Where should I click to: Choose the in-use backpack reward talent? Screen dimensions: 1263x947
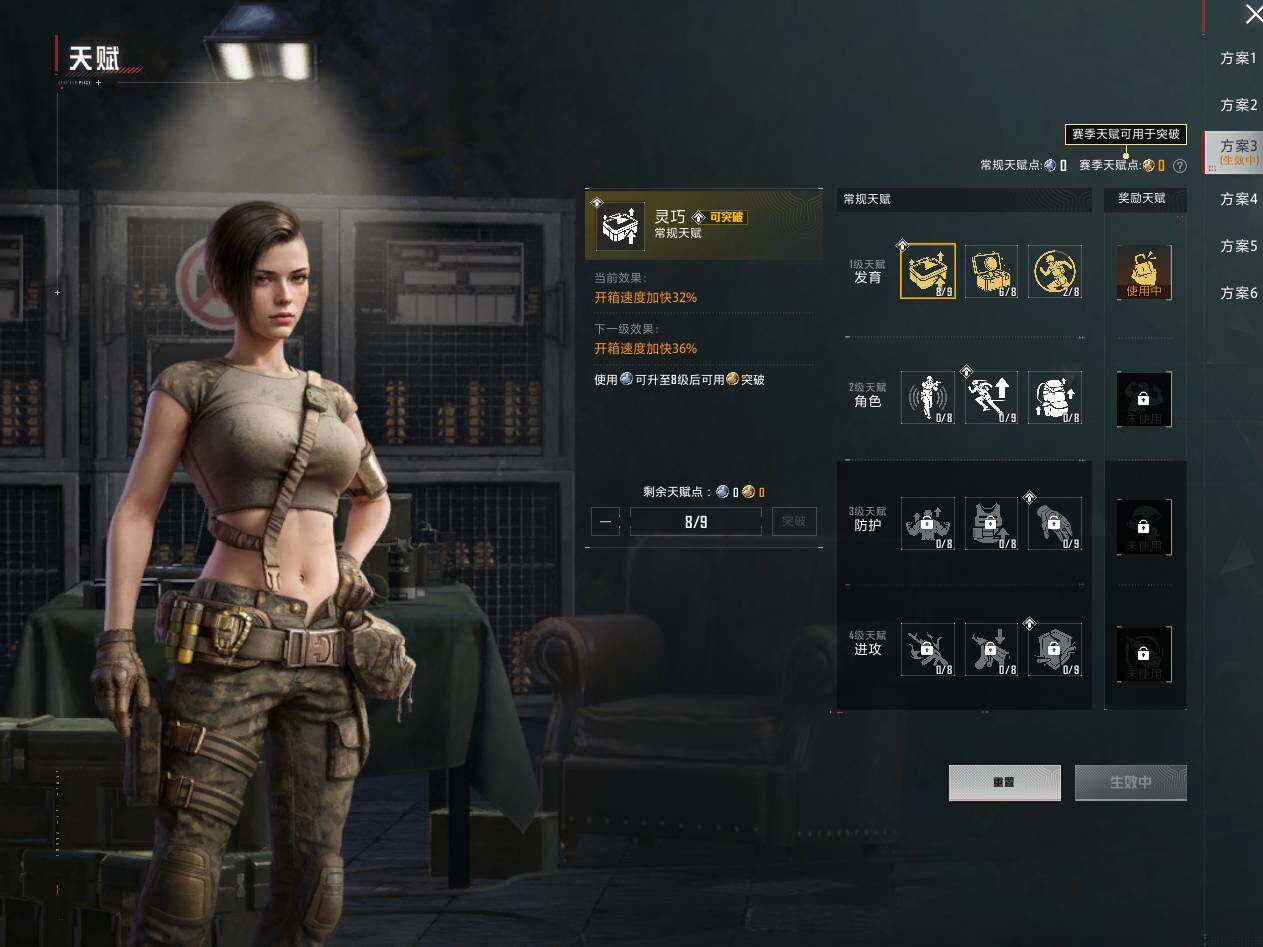pyautogui.click(x=1144, y=273)
